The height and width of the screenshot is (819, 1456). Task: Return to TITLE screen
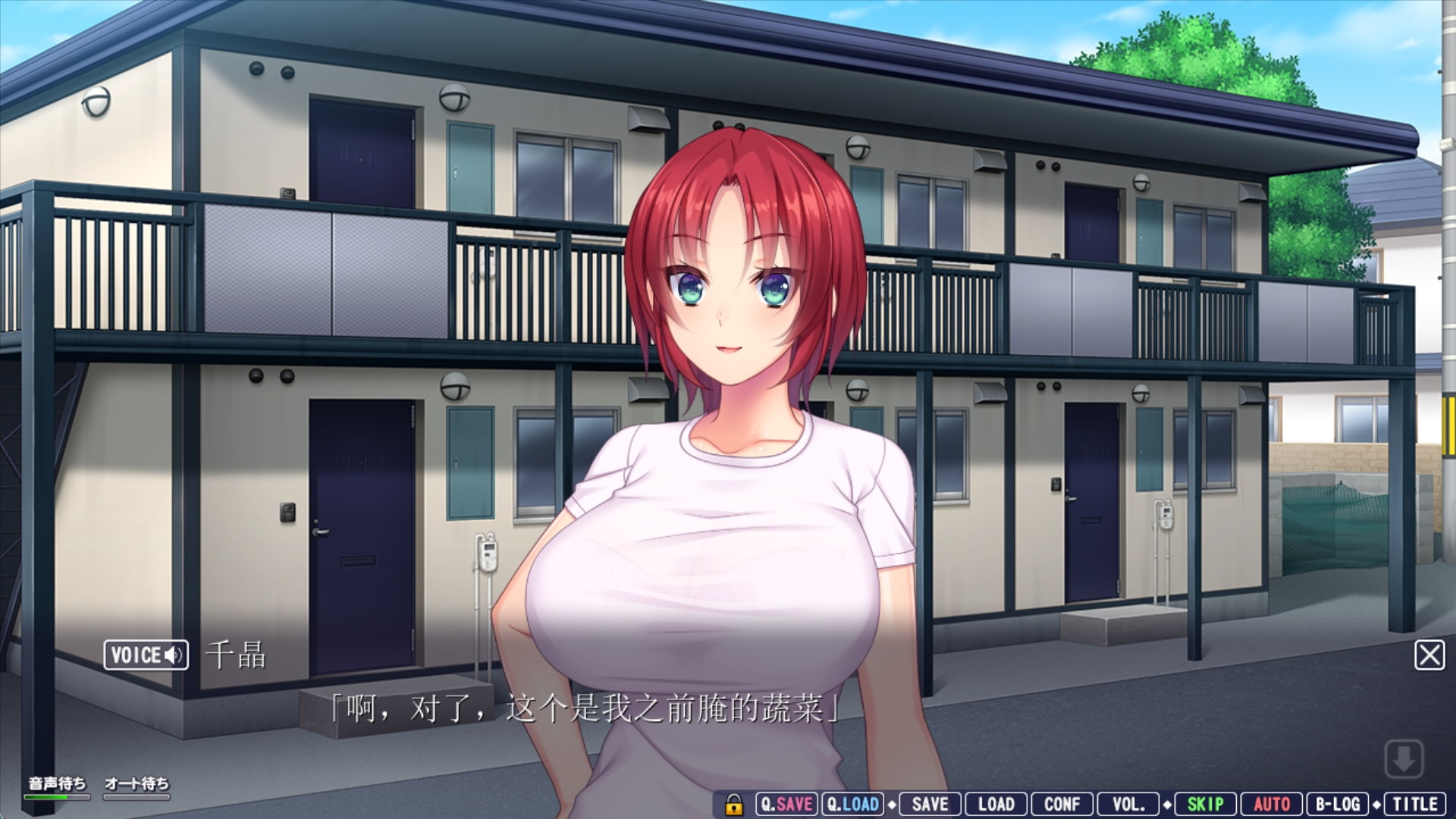tap(1414, 805)
